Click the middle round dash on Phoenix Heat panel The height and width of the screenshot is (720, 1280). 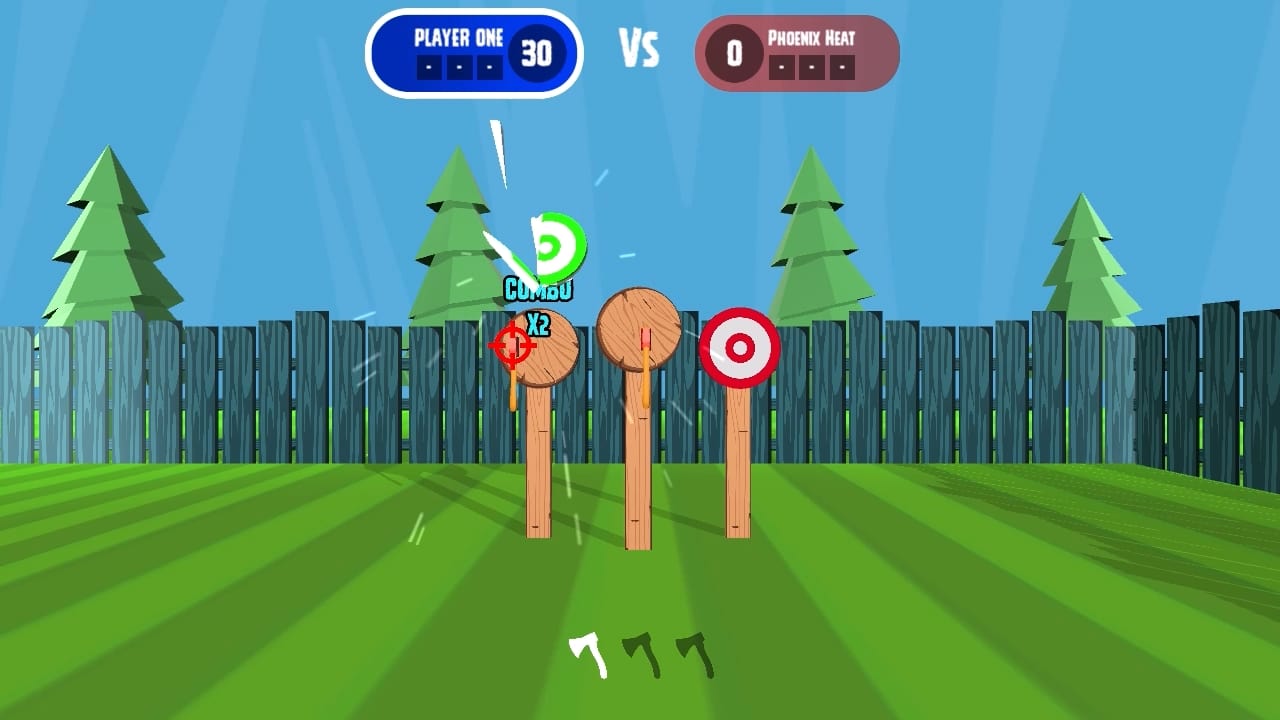pos(811,68)
